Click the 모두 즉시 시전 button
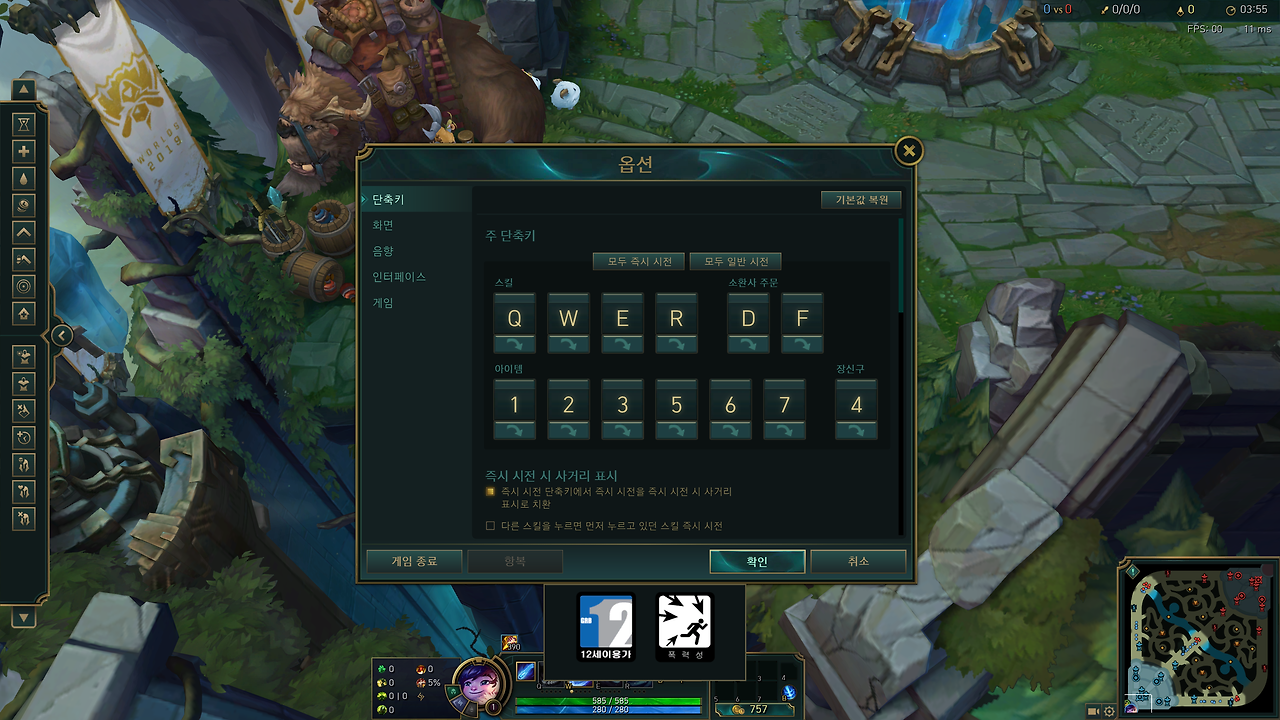Viewport: 1280px width, 720px height. (x=641, y=261)
